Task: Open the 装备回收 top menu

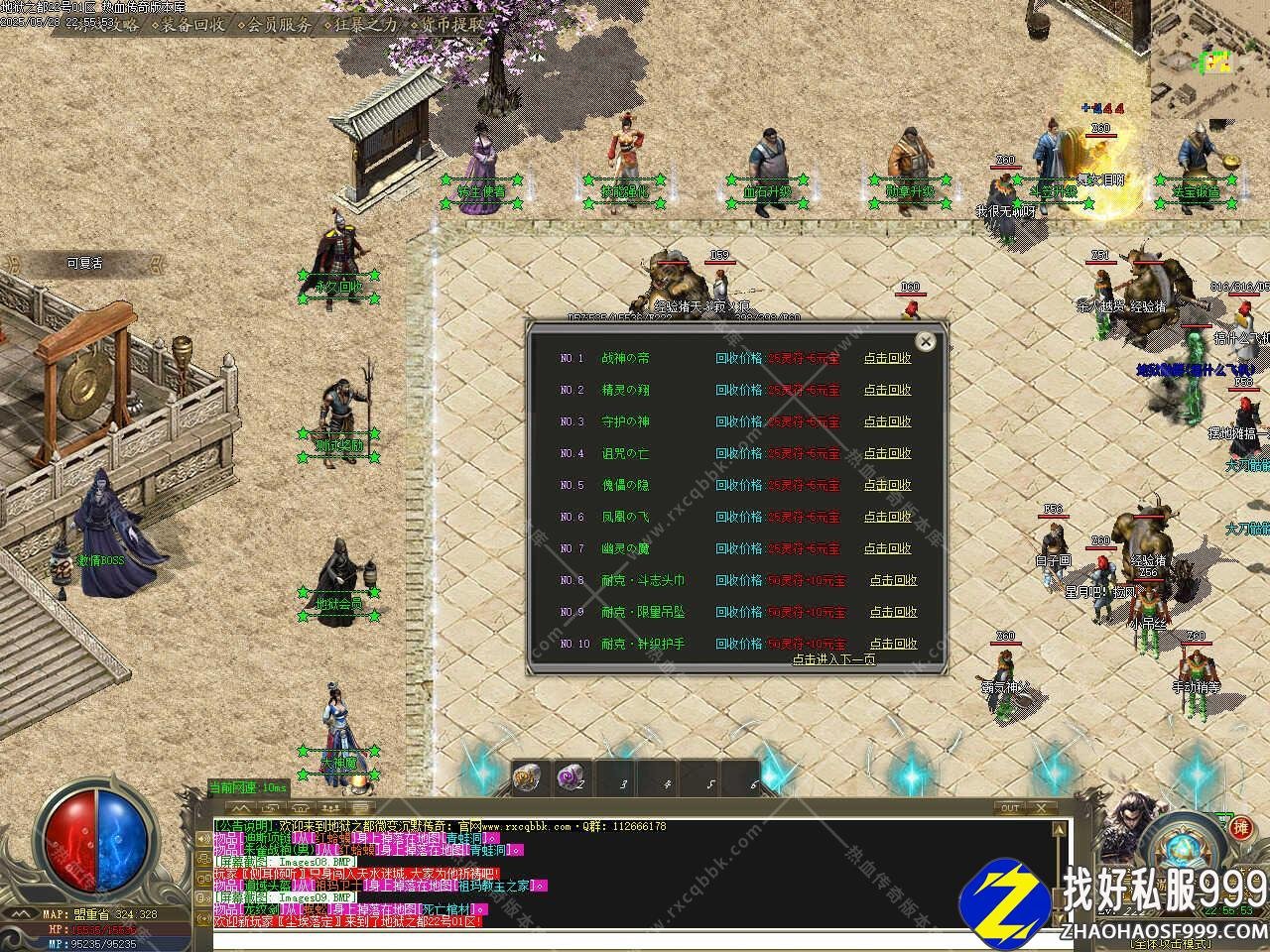Action: tap(192, 25)
